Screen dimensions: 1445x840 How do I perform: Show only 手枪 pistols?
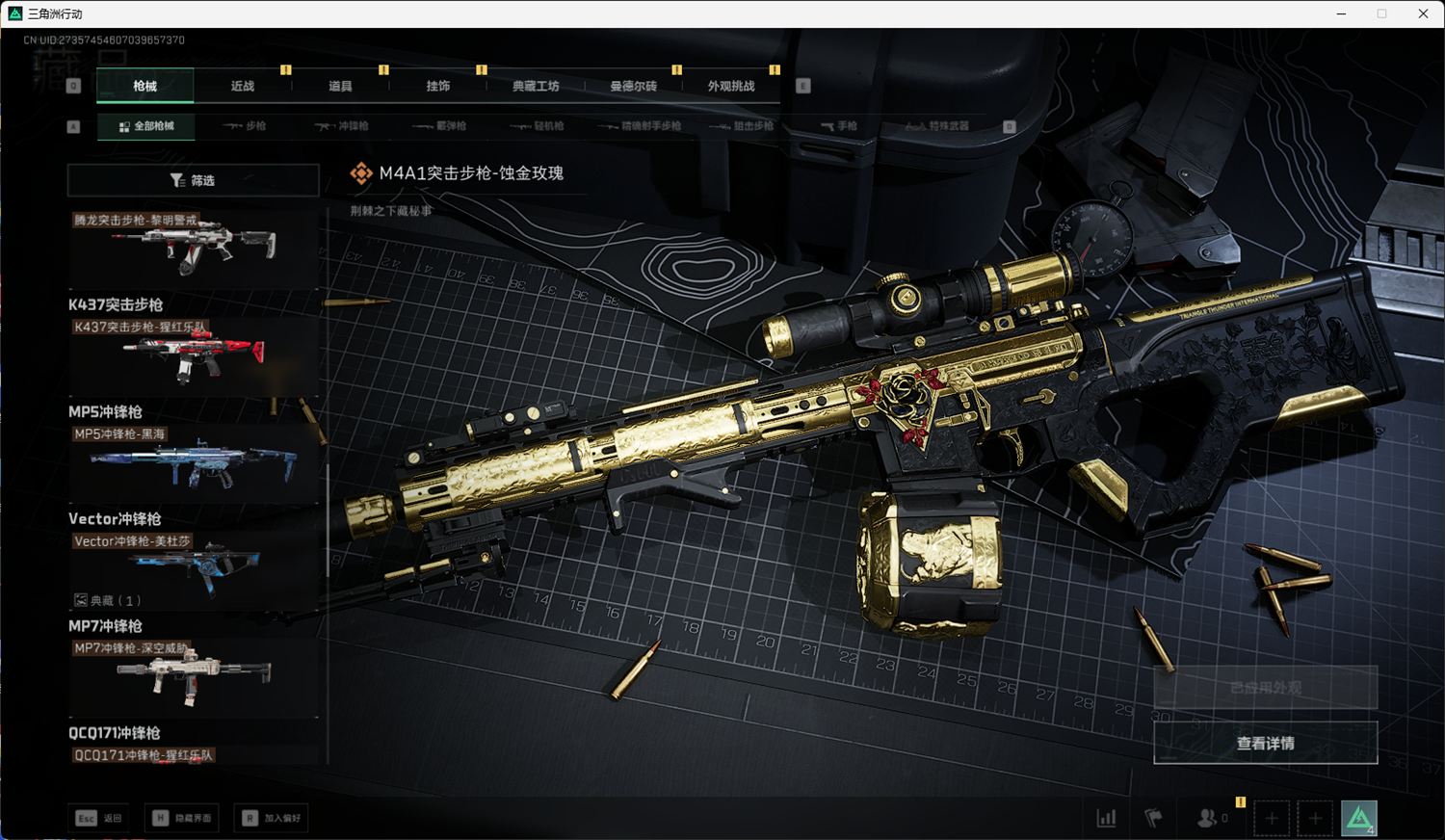[839, 126]
